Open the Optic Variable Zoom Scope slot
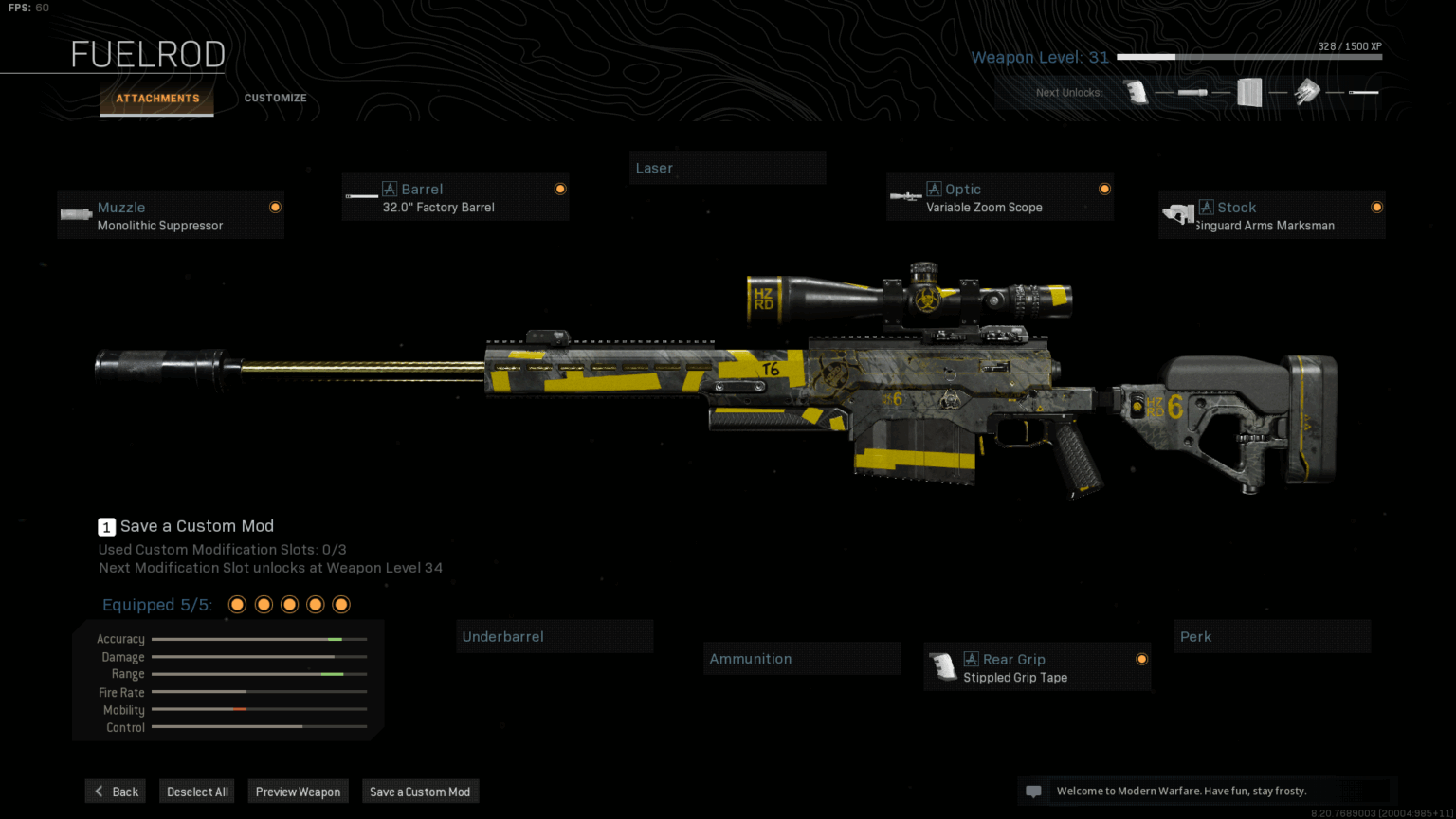This screenshot has height=819, width=1456. point(999,197)
